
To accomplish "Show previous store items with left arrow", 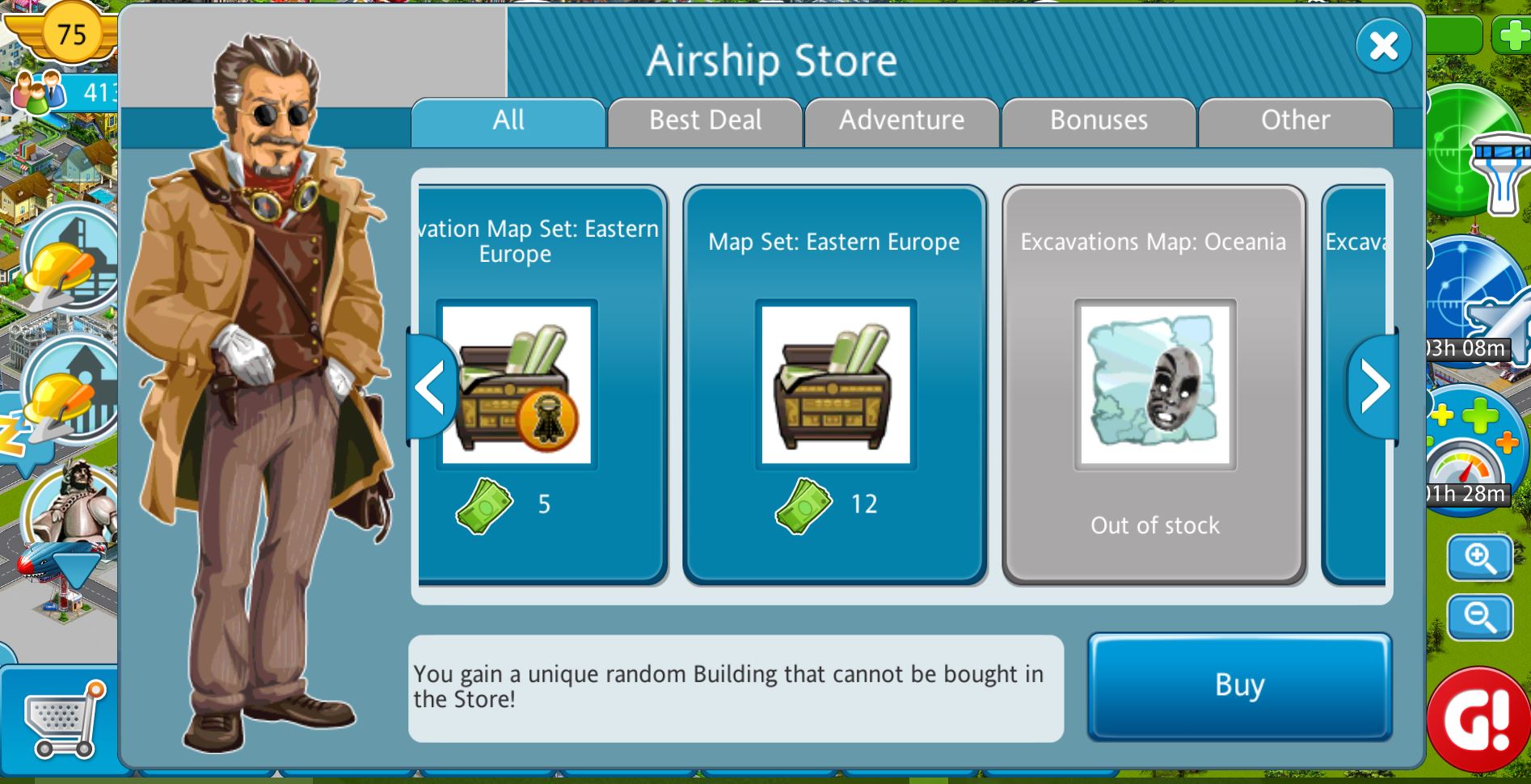I will (x=431, y=388).
